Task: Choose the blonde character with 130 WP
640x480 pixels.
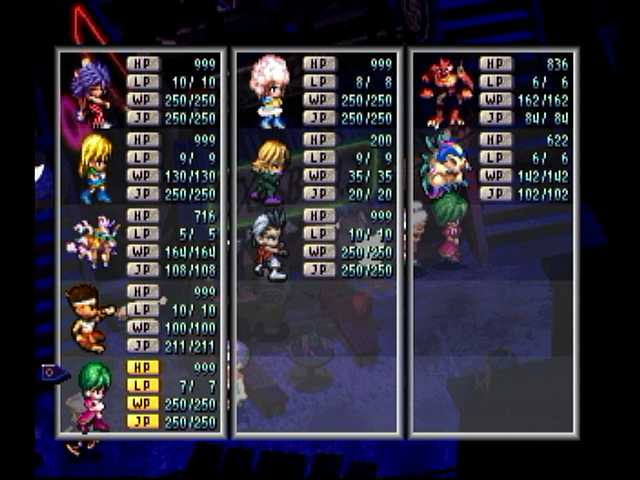Action: pos(95,167)
